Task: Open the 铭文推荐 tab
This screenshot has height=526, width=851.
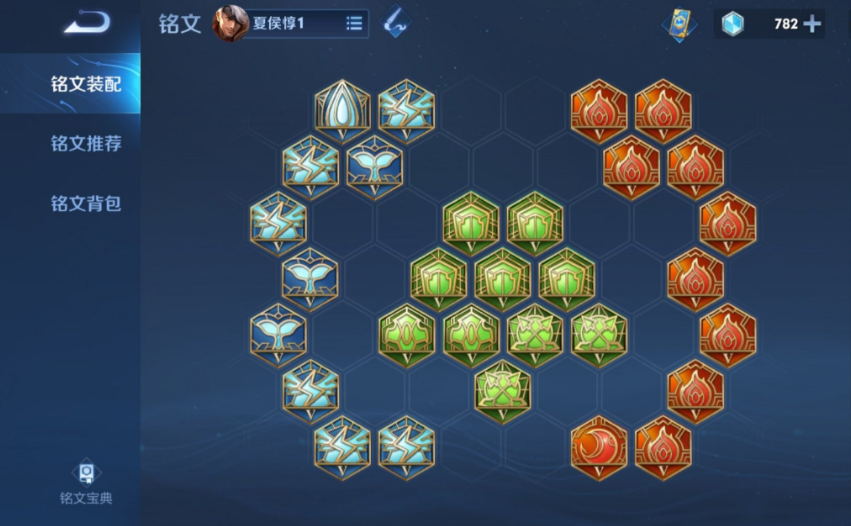Action: coord(86,144)
